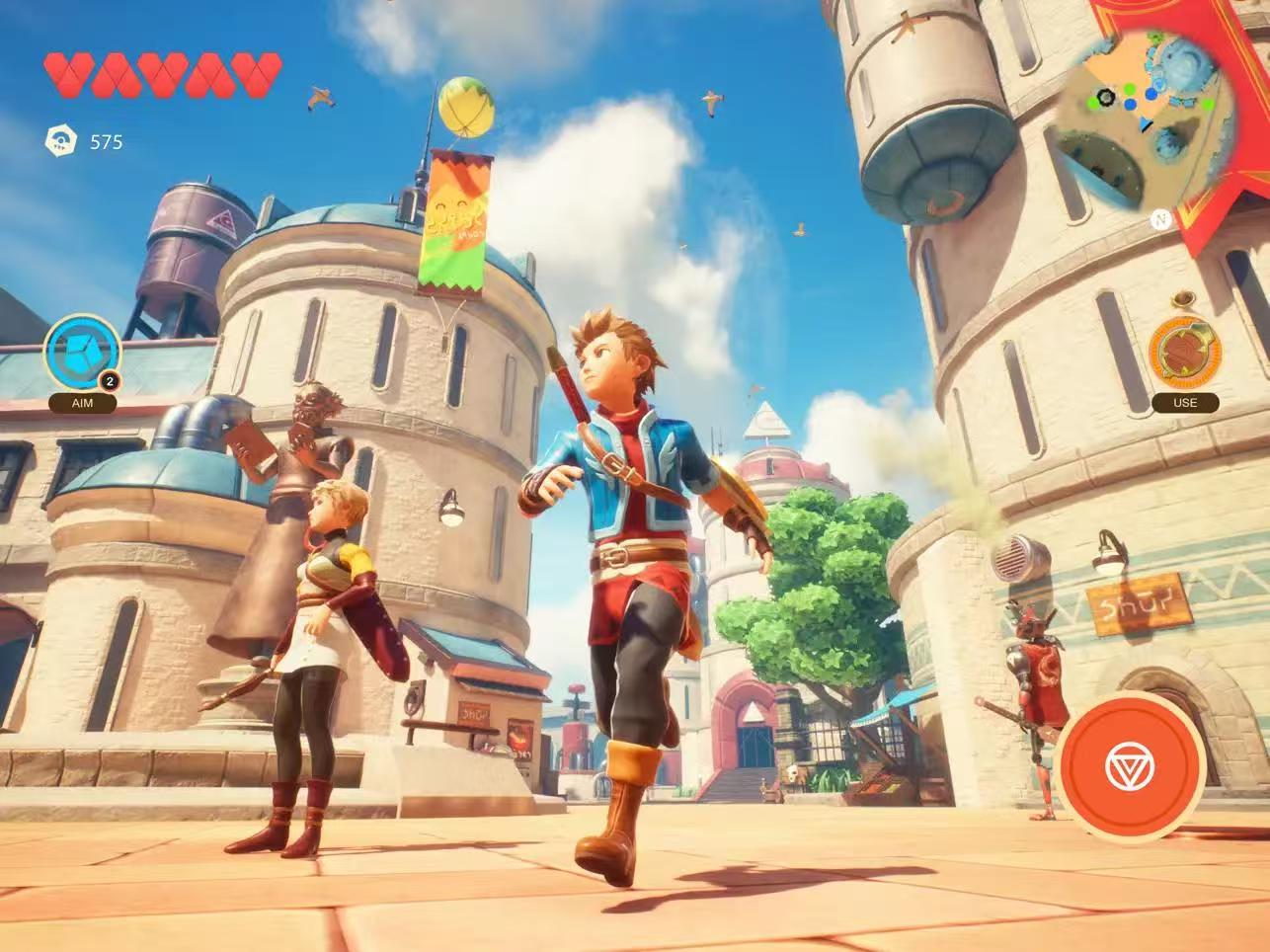Tap the blue AIM ability button
The image size is (1270, 952).
[82, 353]
